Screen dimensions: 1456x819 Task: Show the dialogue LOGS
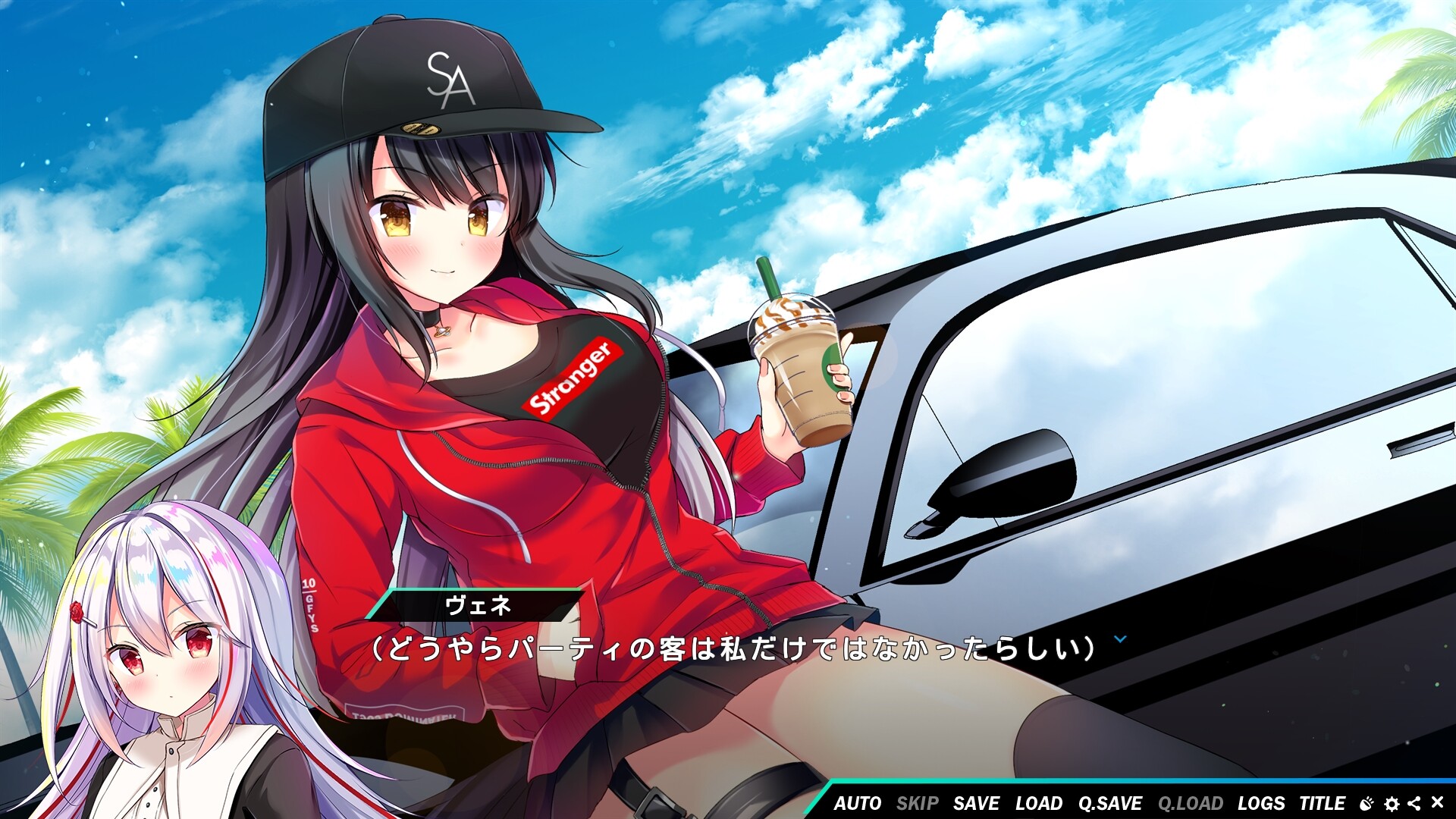(x=1261, y=803)
